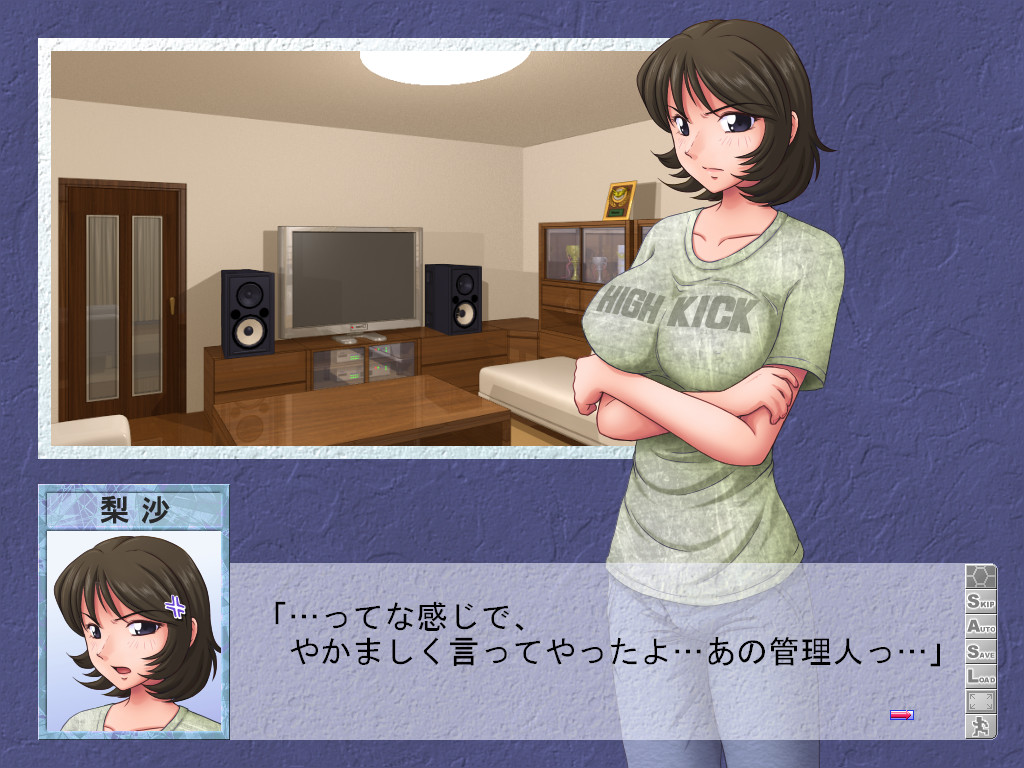
Task: Toggle fullscreen with the four-arrows icon
Action: 980,702
